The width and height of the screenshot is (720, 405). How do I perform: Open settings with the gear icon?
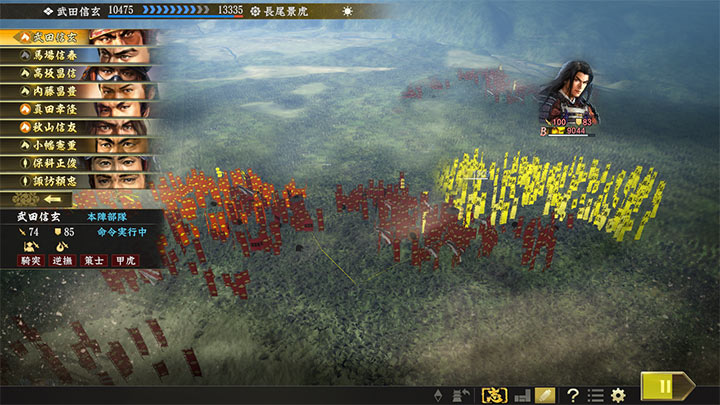[618, 395]
